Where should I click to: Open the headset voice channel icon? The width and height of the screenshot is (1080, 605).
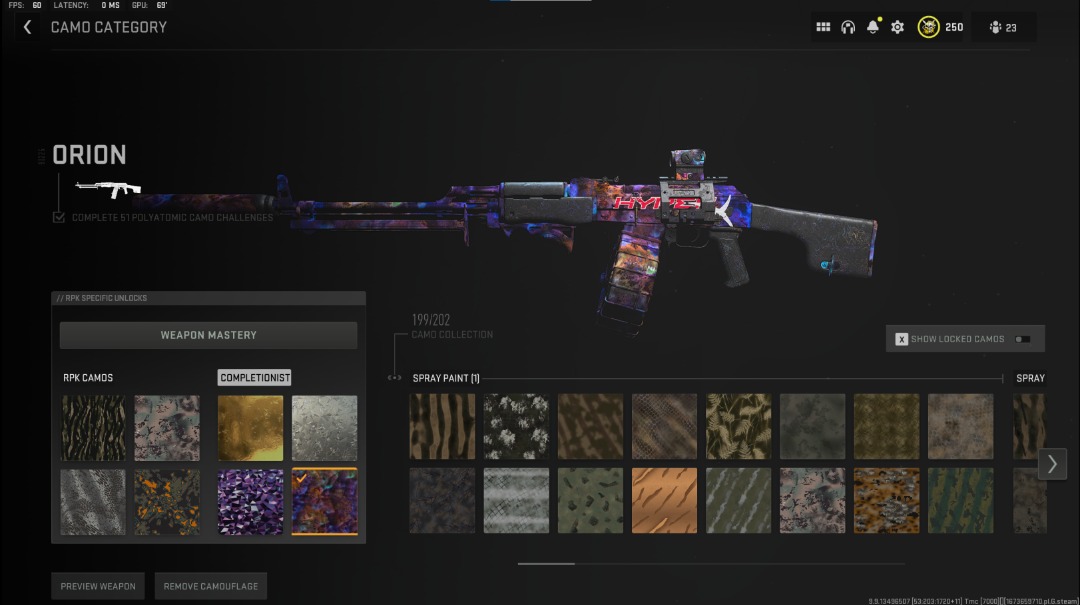point(848,27)
